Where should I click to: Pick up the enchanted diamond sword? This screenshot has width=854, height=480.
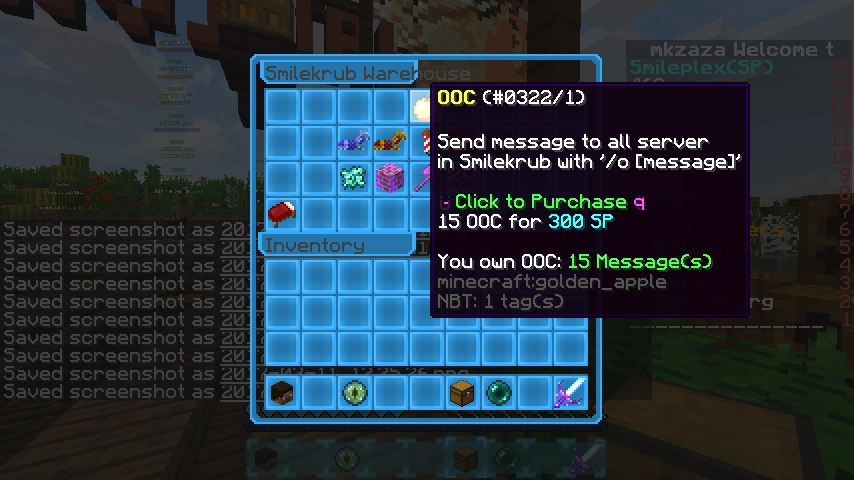(x=569, y=391)
